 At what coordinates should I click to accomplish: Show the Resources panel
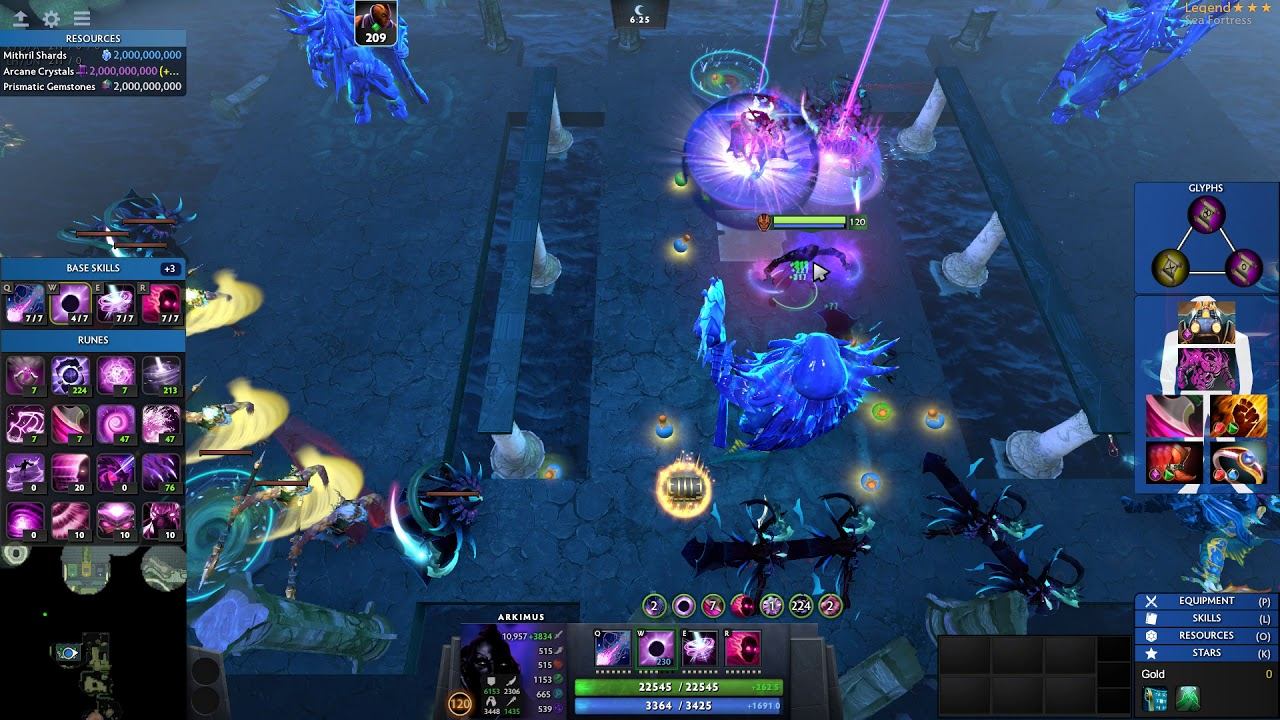pyautogui.click(x=1205, y=635)
